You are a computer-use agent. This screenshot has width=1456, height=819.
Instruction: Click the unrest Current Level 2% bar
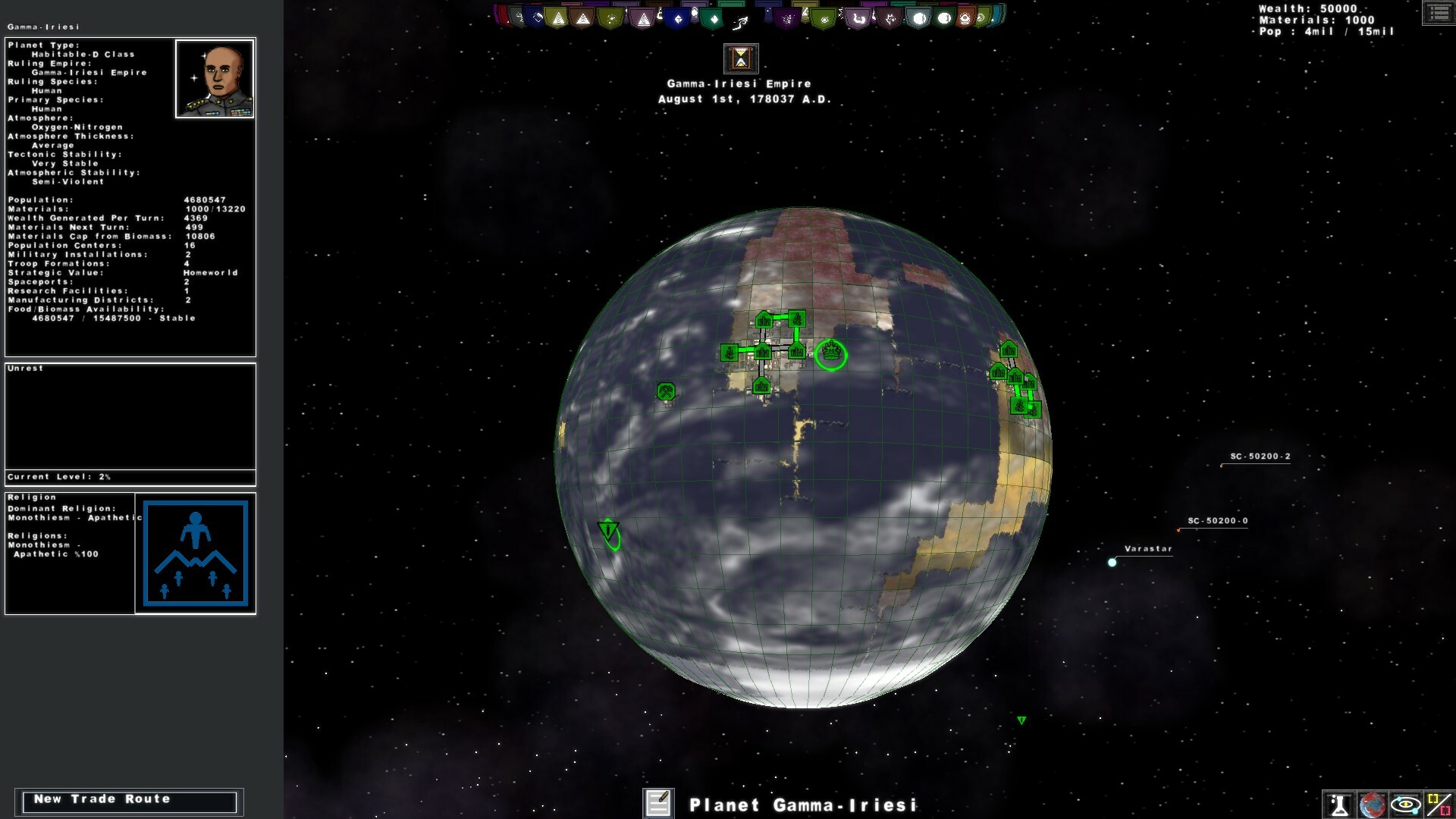130,477
